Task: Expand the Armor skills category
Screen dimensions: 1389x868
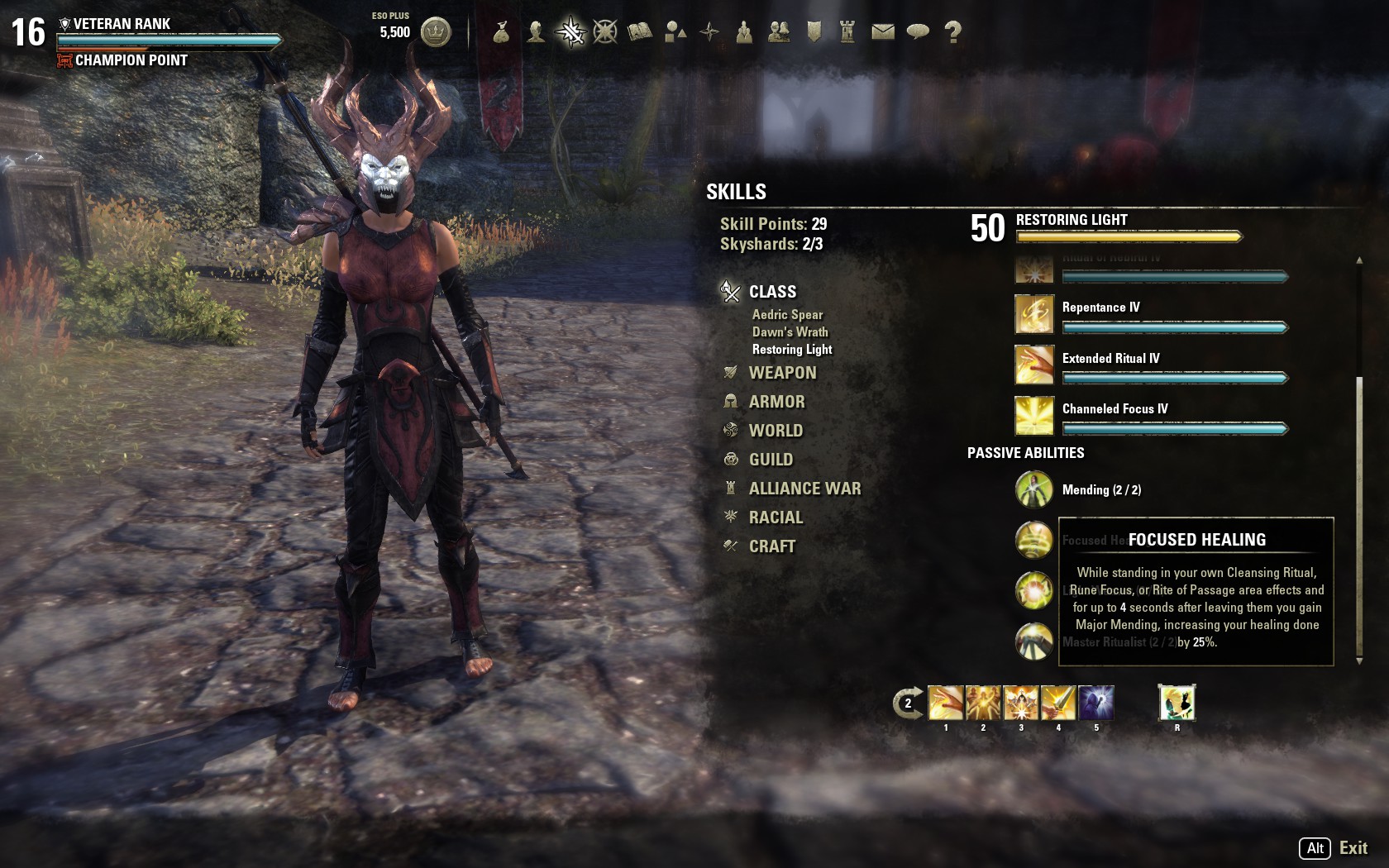Action: point(776,402)
